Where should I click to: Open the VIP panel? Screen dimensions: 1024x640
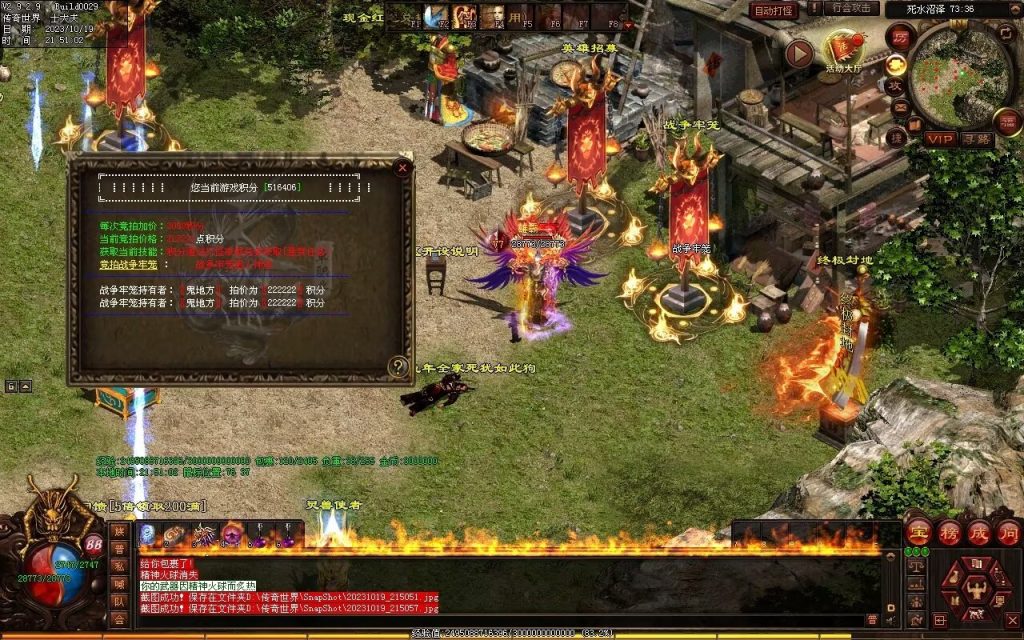[940, 139]
